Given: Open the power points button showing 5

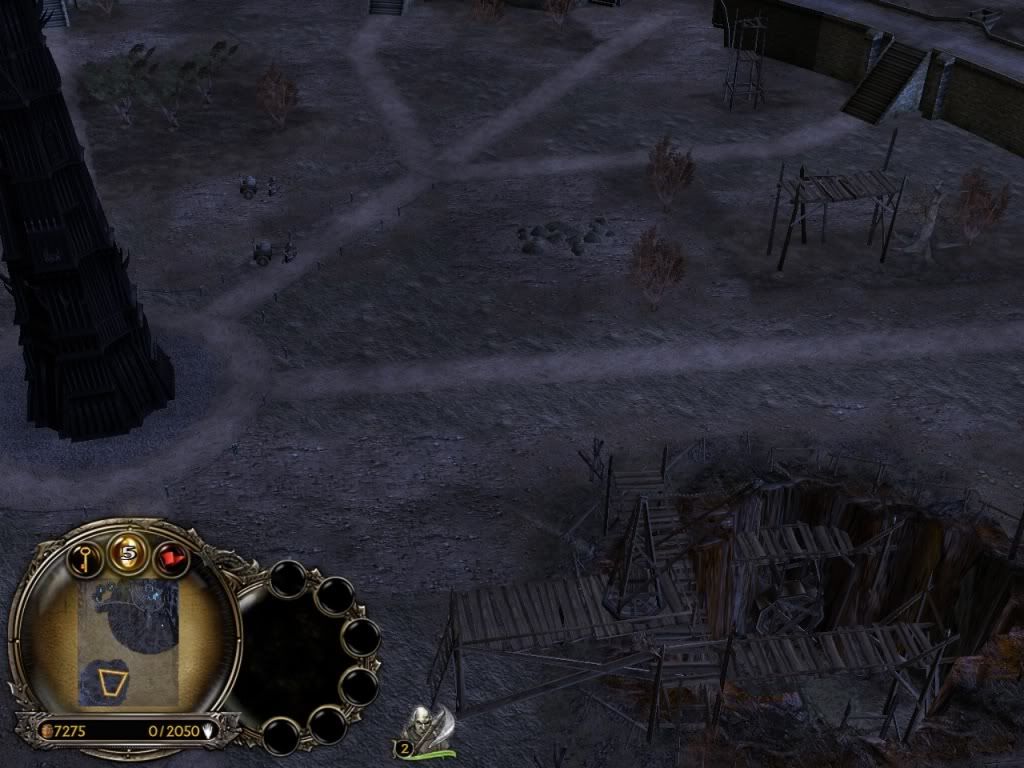Looking at the screenshot, I should click(x=128, y=553).
